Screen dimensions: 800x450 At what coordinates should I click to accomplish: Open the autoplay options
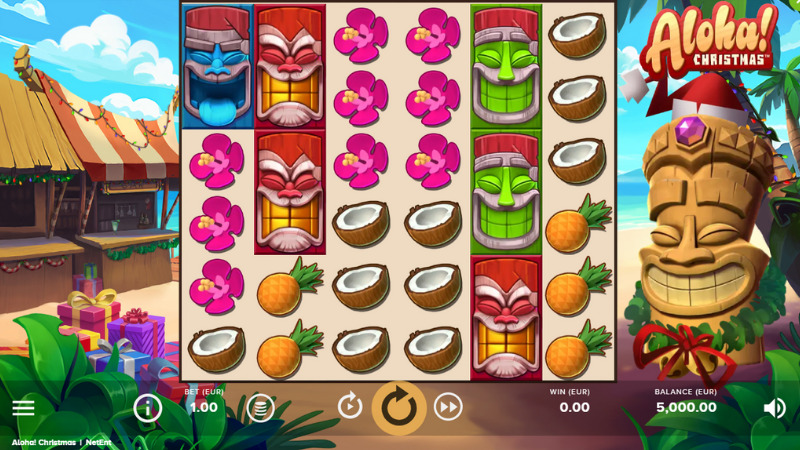pos(350,406)
